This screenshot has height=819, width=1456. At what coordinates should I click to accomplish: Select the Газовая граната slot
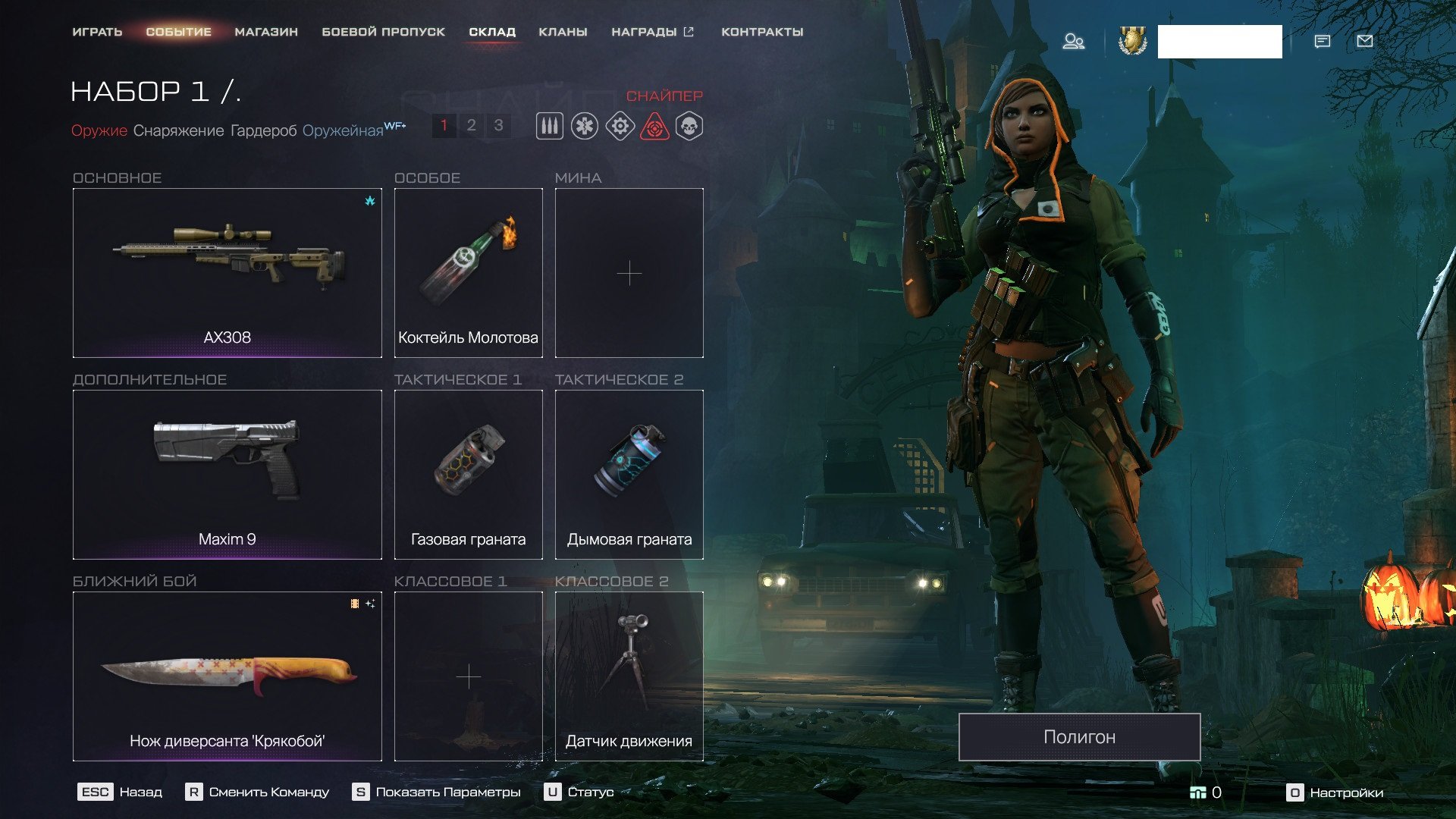pyautogui.click(x=468, y=474)
